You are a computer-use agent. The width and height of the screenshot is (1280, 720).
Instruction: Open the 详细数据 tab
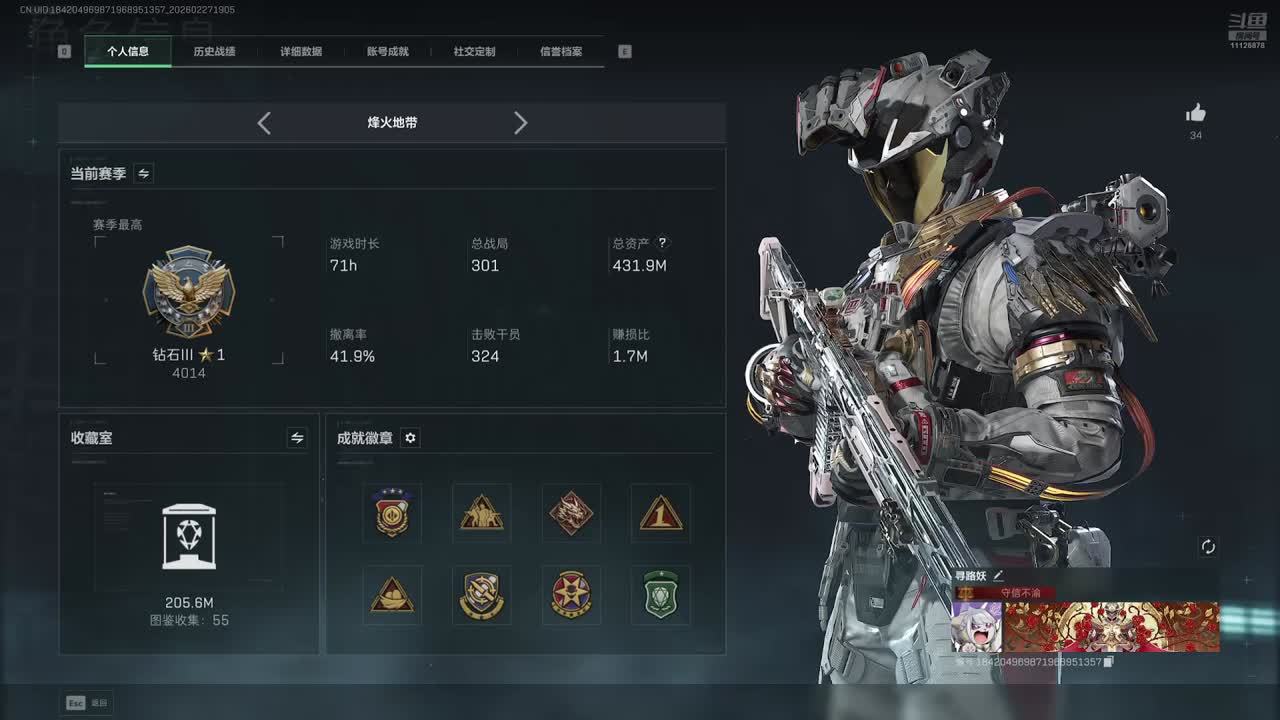pos(301,51)
